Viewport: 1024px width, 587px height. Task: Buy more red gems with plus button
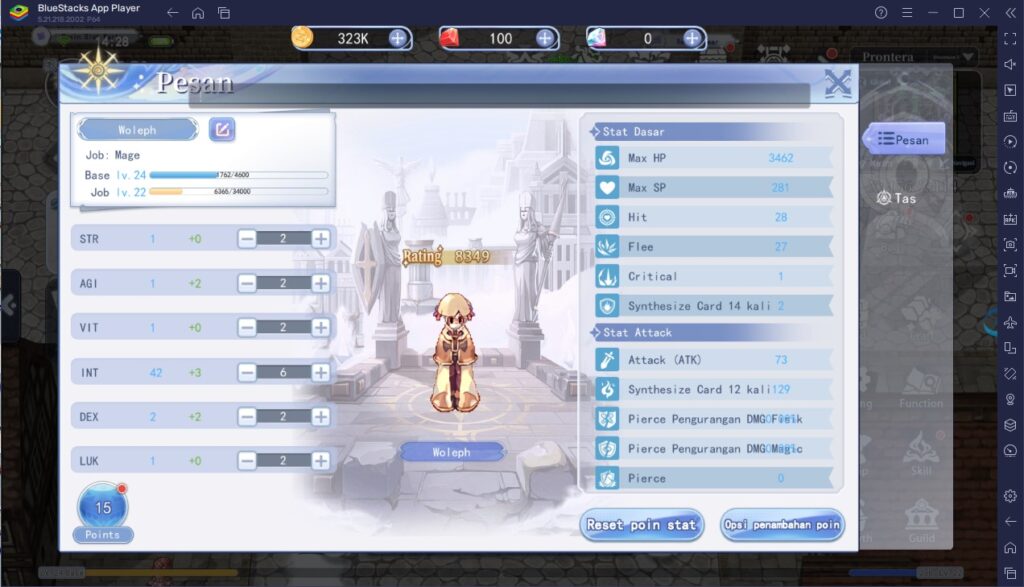point(545,38)
